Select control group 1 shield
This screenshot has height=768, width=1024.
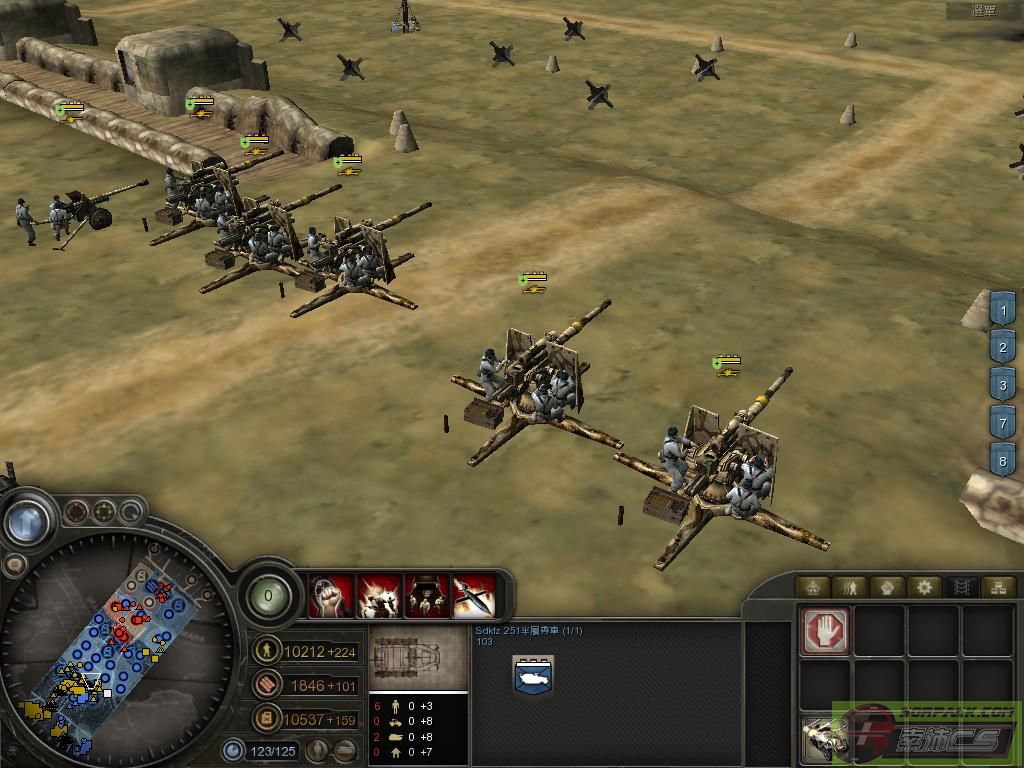point(1002,311)
